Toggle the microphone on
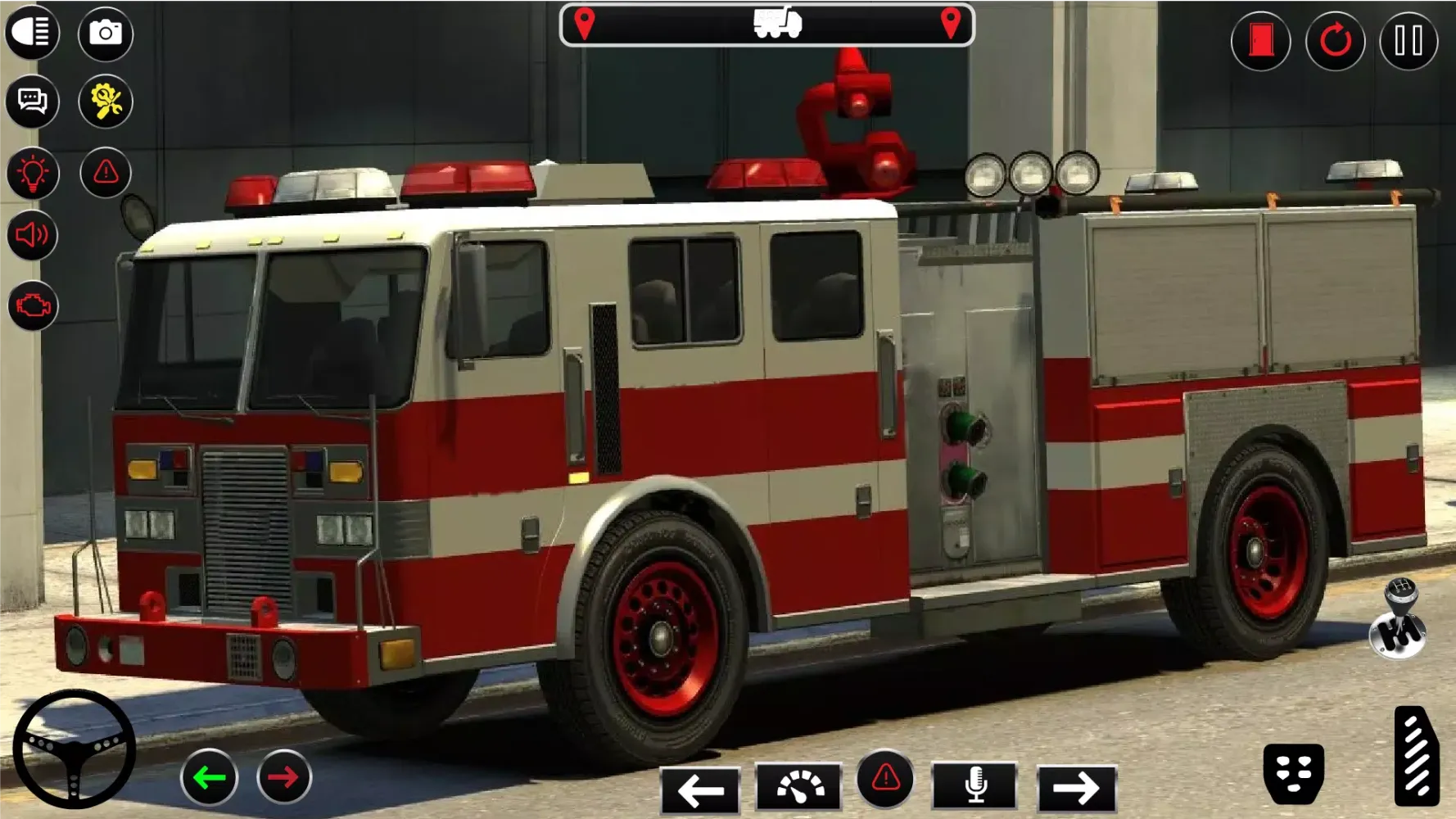This screenshot has width=1456, height=819. (x=973, y=789)
